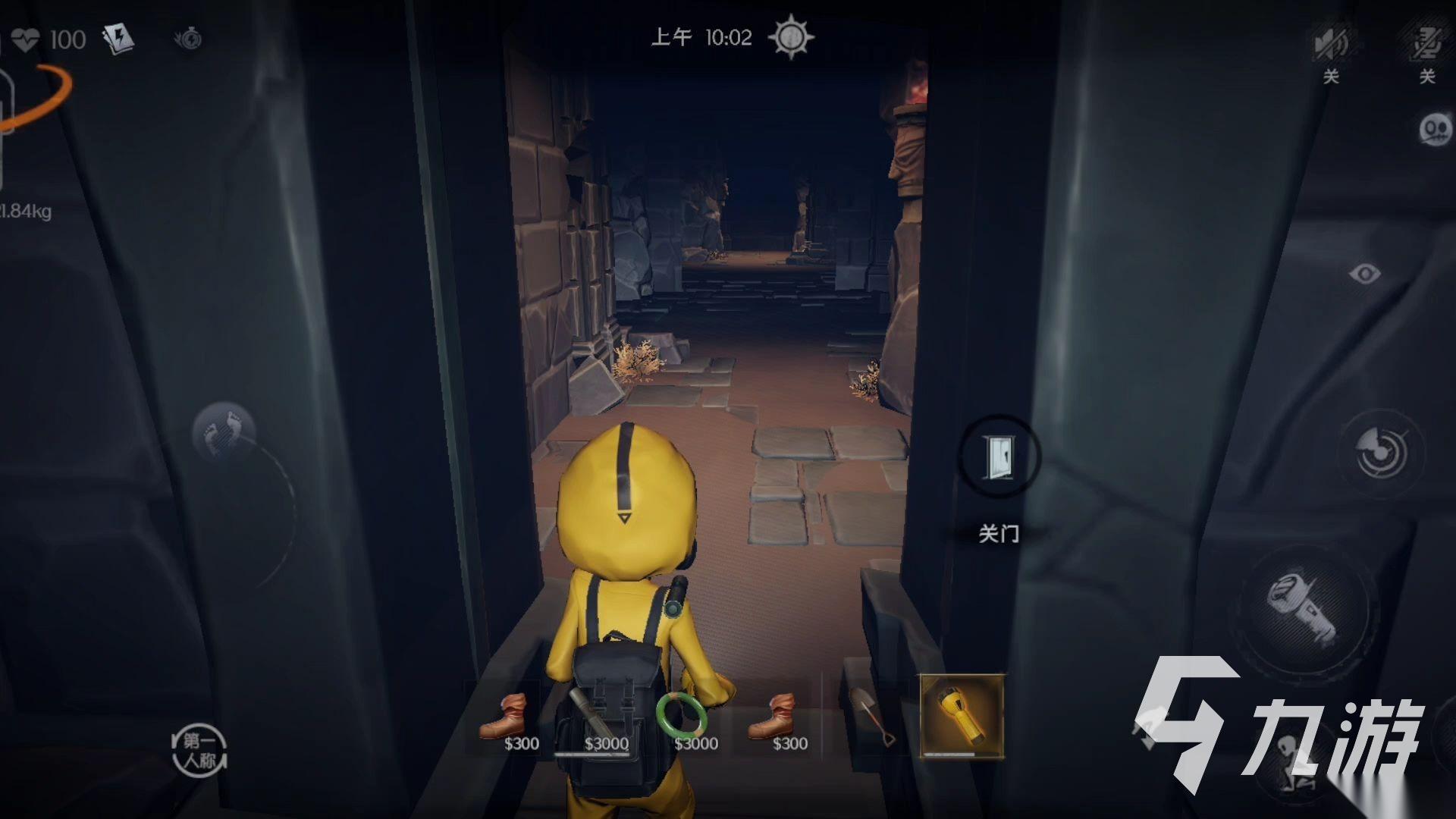
Task: Click the lightning stopwatch icon
Action: coord(187,39)
